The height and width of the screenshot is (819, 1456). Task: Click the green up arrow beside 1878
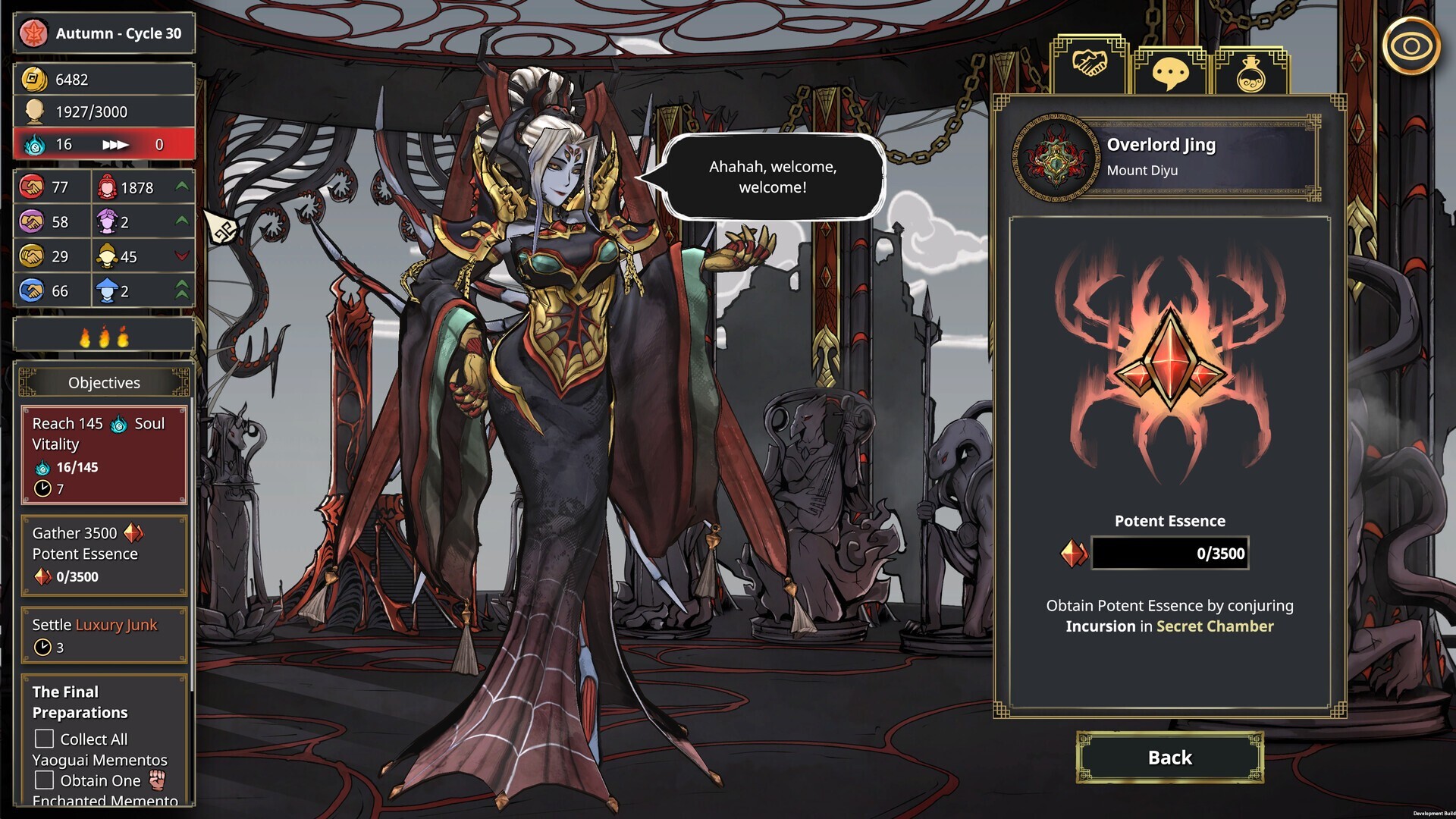[x=180, y=187]
